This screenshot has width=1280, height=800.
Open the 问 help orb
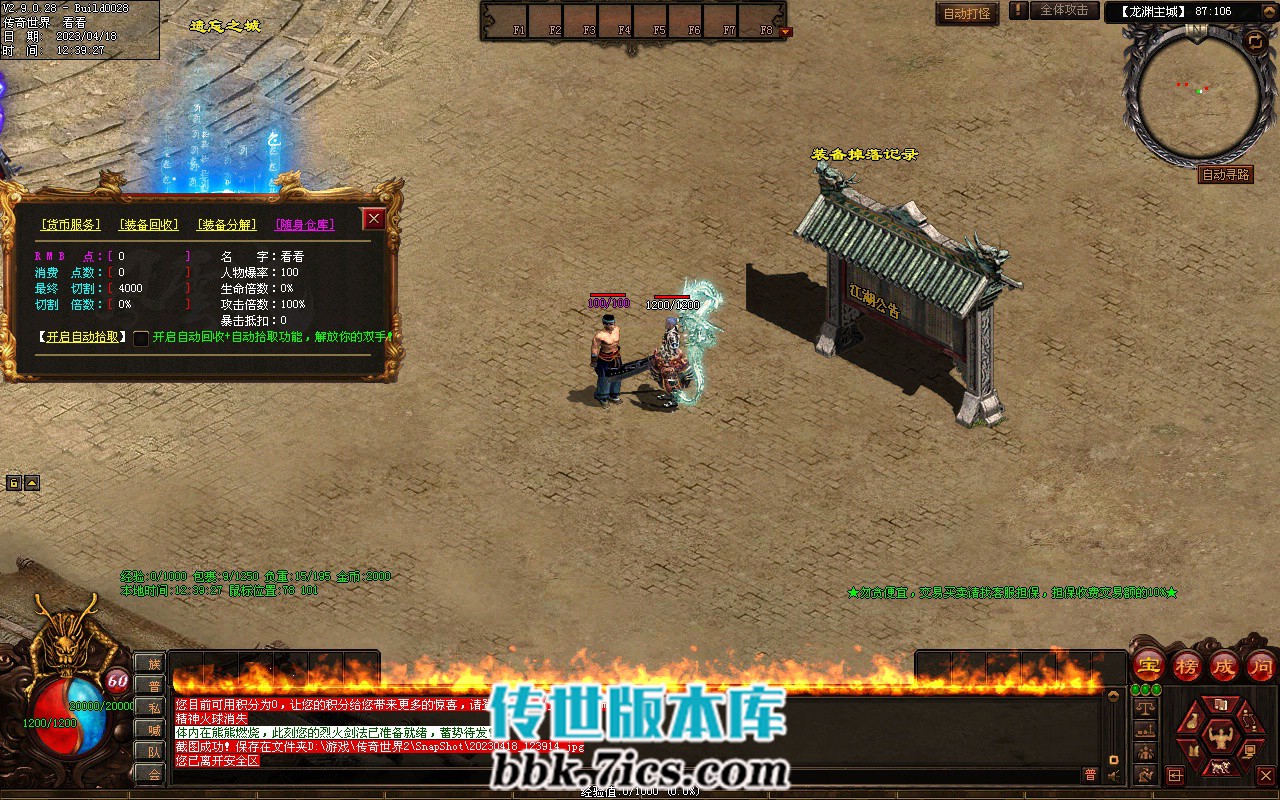point(1261,664)
